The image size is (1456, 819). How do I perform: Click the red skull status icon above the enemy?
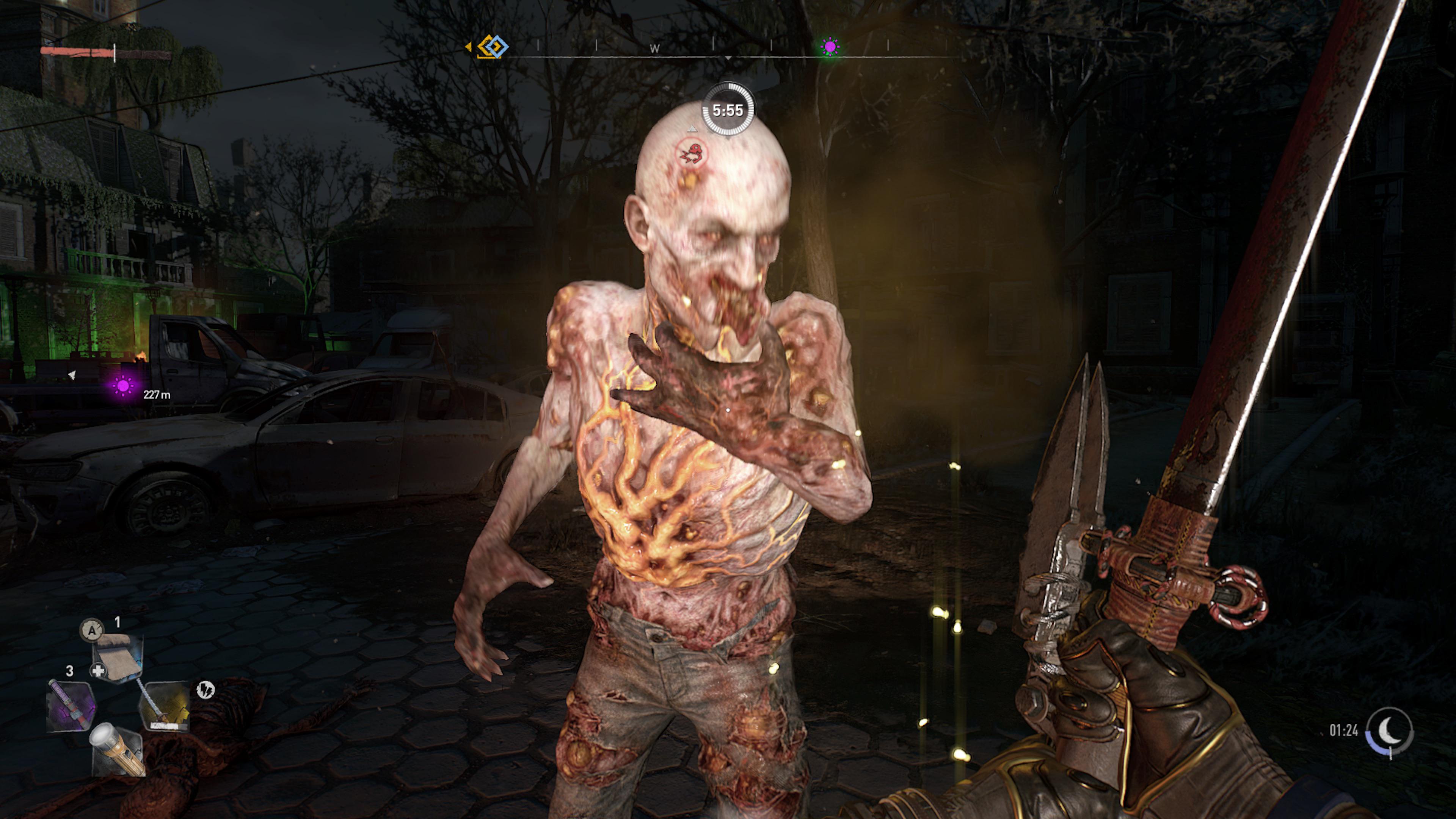pos(692,153)
